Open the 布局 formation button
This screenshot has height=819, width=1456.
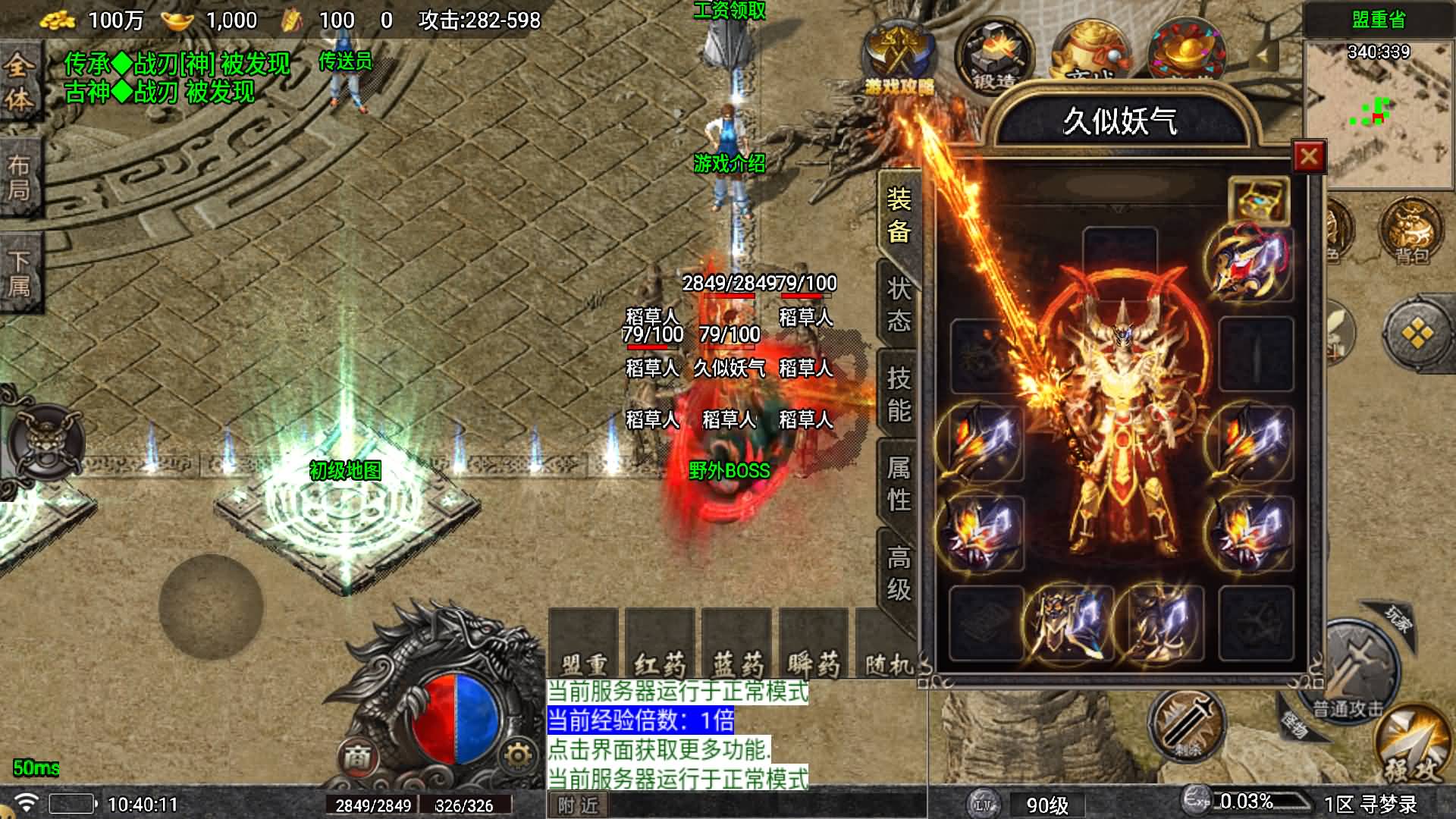[19, 178]
